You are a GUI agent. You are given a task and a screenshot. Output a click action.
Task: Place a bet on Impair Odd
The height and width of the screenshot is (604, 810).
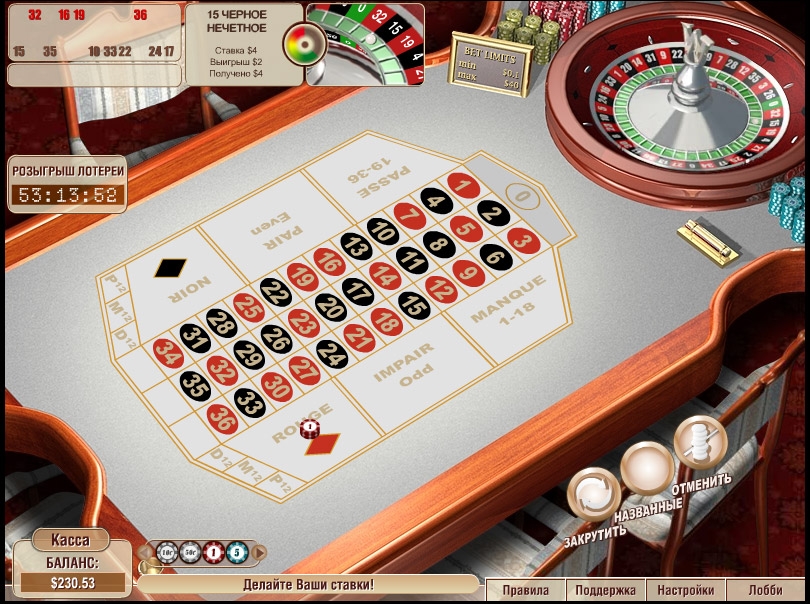point(403,364)
